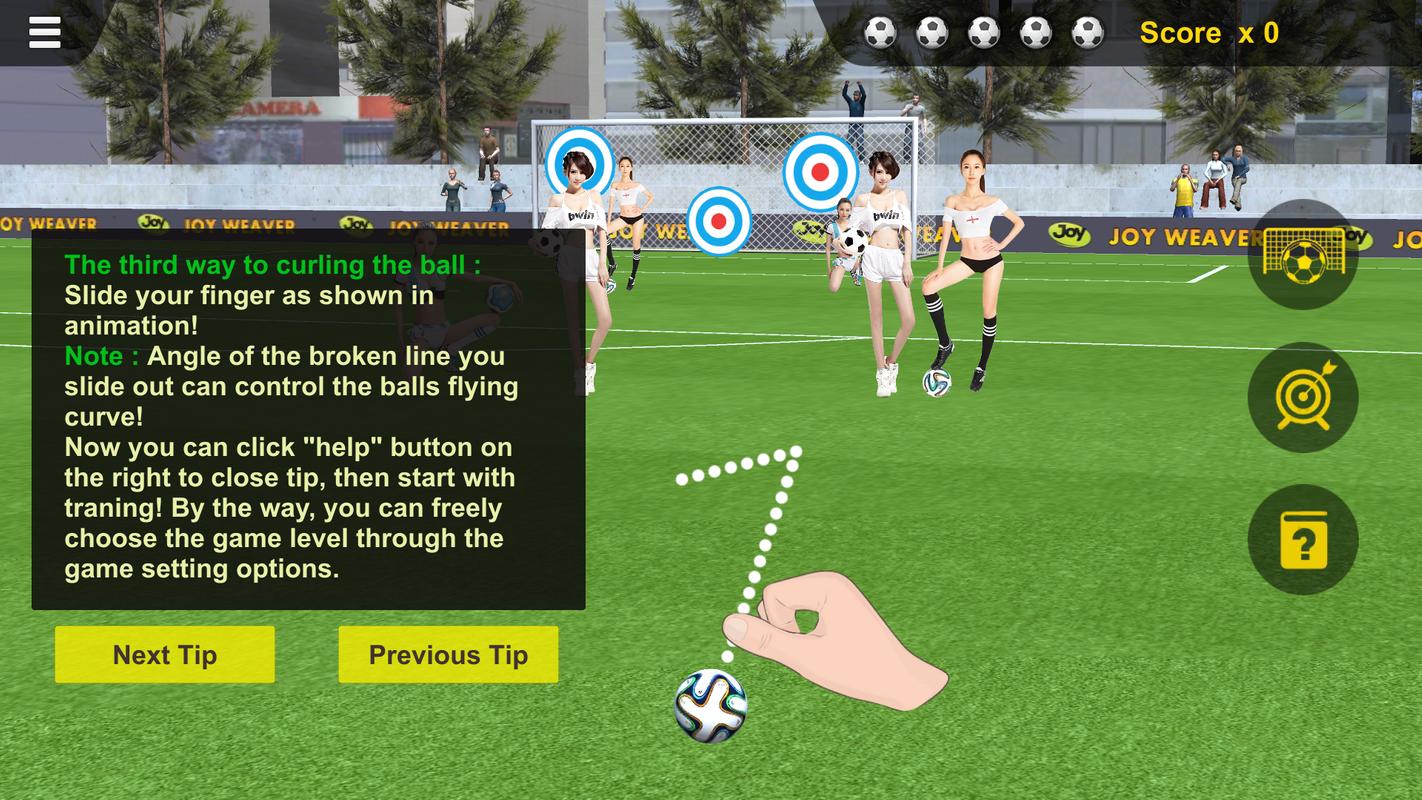Go to the Next Tip
1422x800 pixels.
pyautogui.click(x=165, y=655)
